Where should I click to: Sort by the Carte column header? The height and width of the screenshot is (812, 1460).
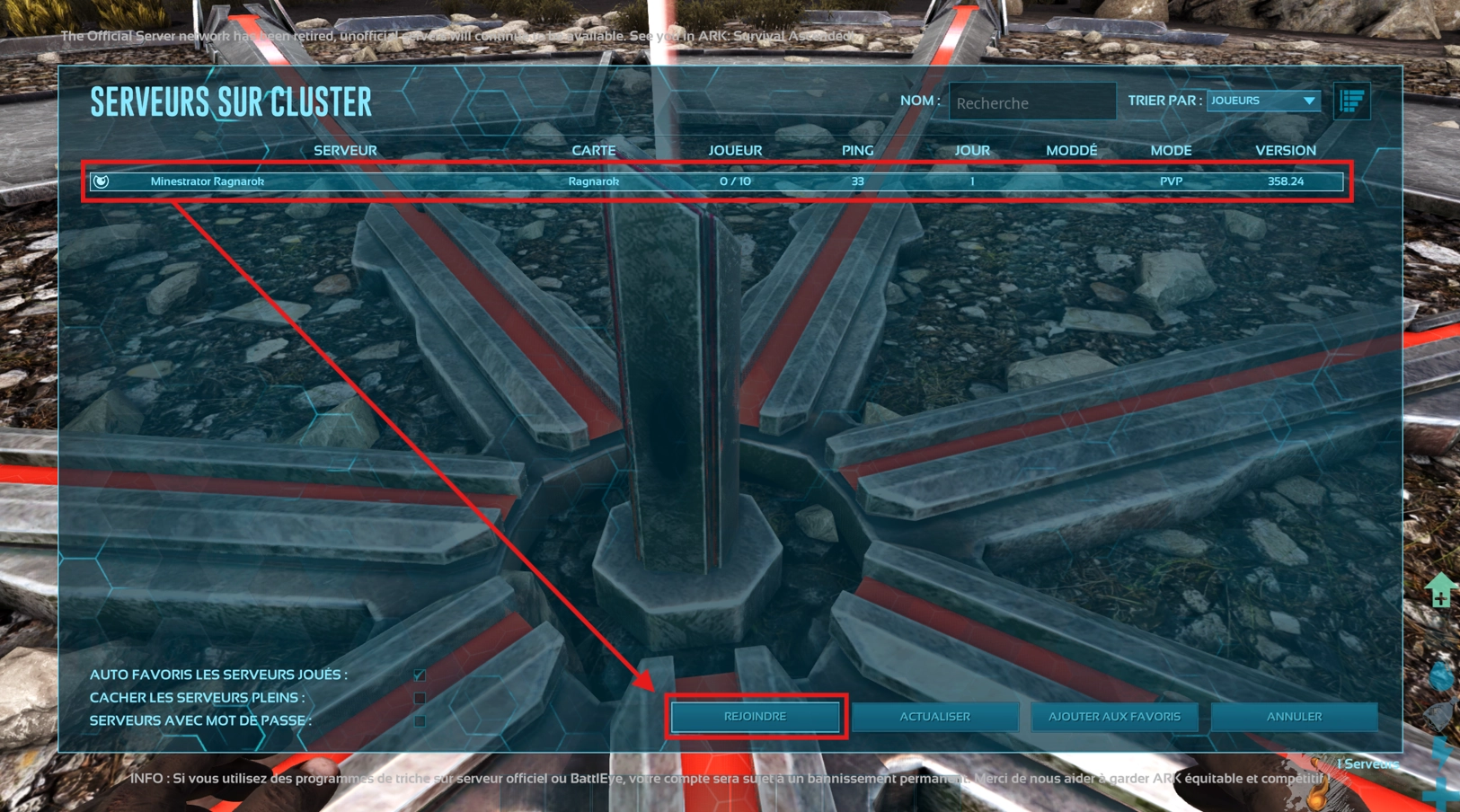point(594,151)
